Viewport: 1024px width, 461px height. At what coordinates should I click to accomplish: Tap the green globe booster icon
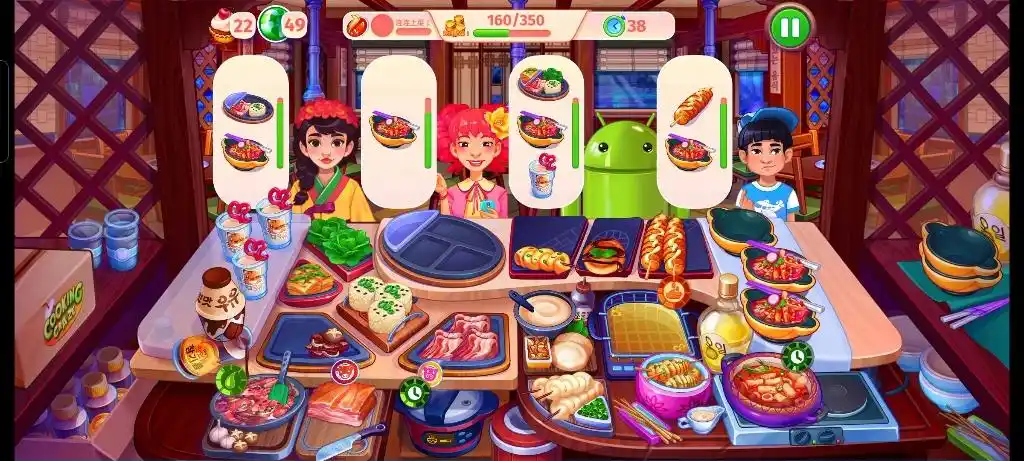[273, 22]
